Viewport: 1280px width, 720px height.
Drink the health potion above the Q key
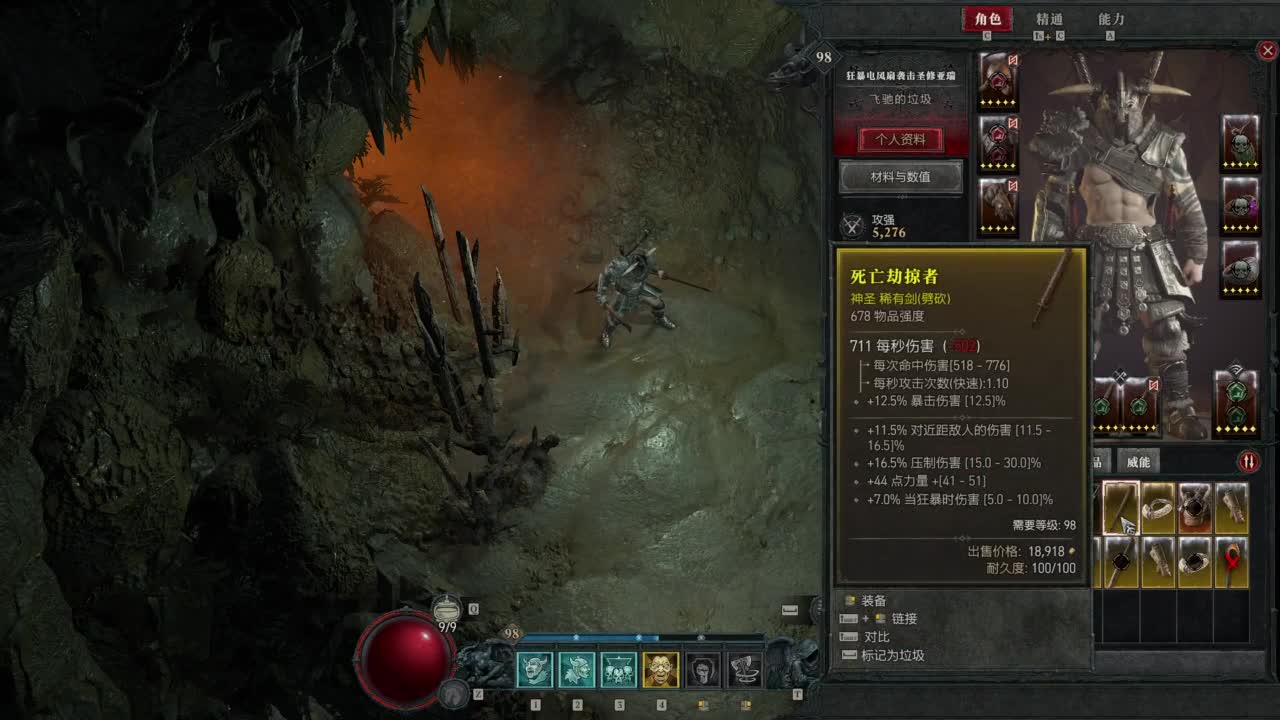click(449, 610)
